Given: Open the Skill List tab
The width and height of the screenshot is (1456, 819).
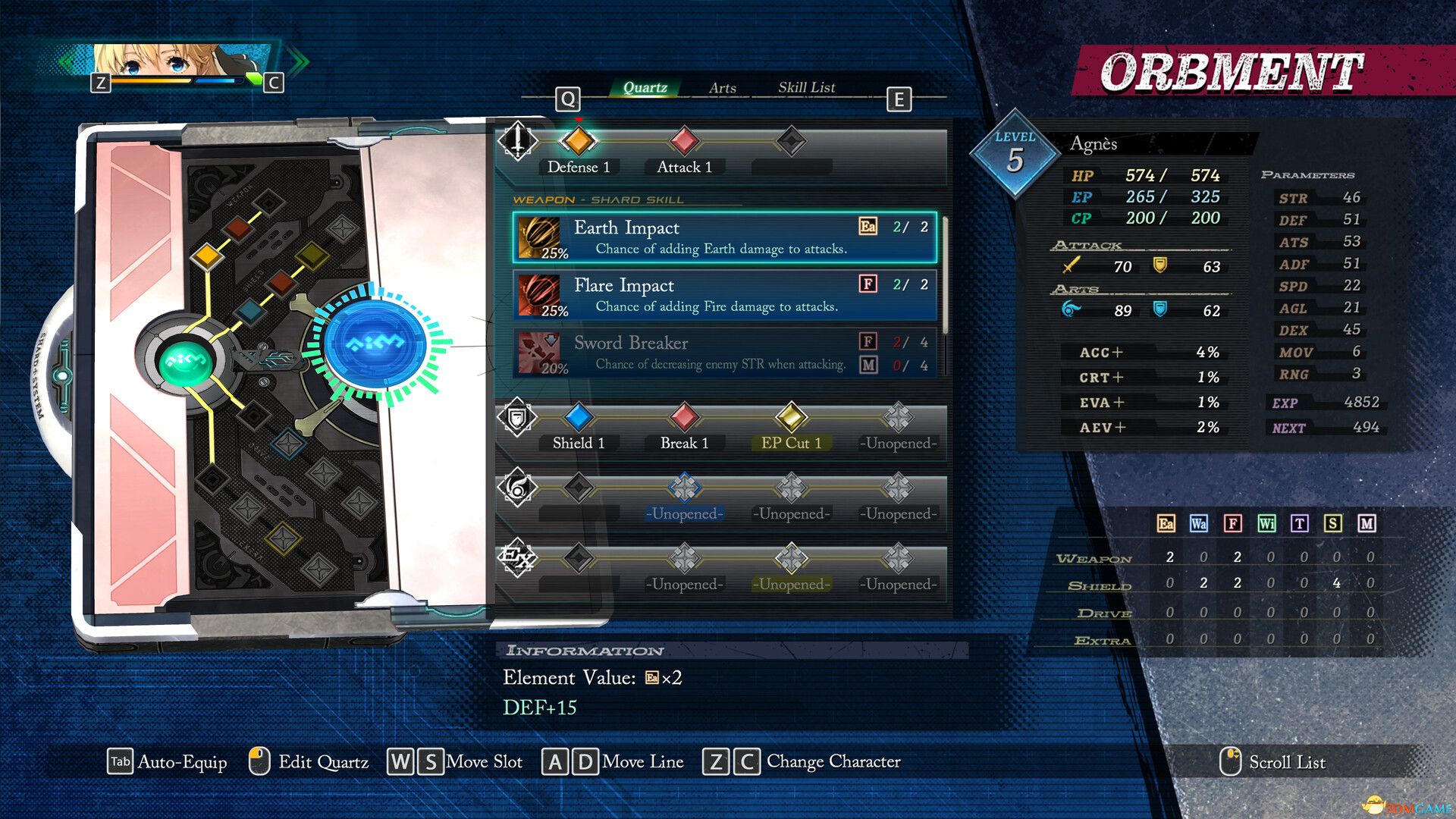Looking at the screenshot, I should 805,87.
